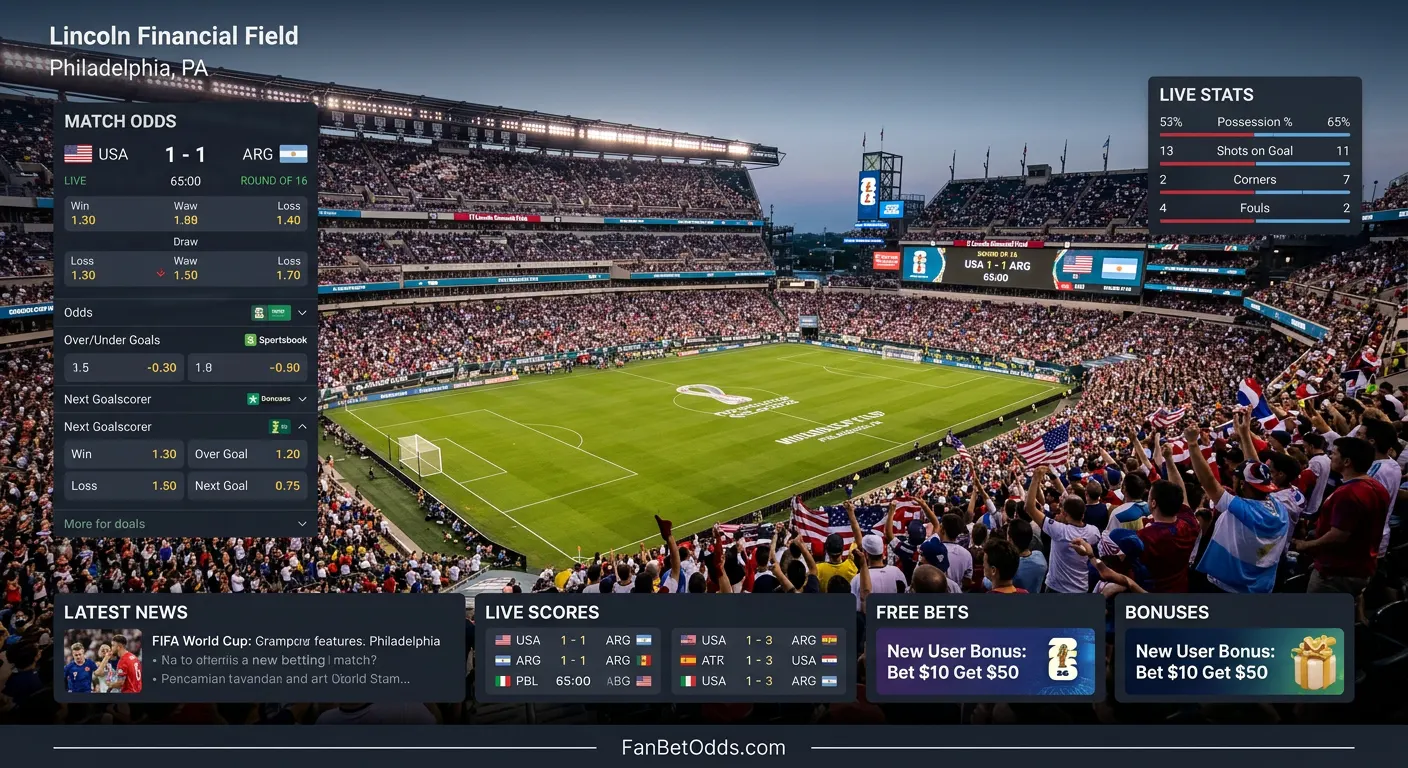Open the Next Goalscorer dropdown
This screenshot has height=768, width=1408.
(302, 399)
